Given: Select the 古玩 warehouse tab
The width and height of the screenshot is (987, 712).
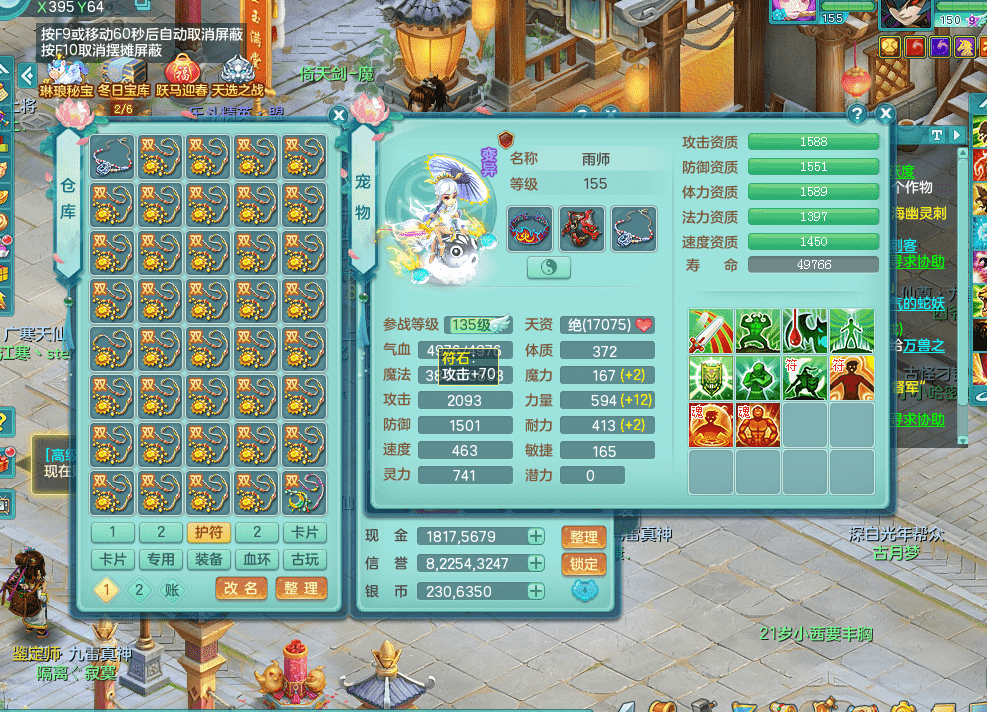Looking at the screenshot, I should click(303, 560).
